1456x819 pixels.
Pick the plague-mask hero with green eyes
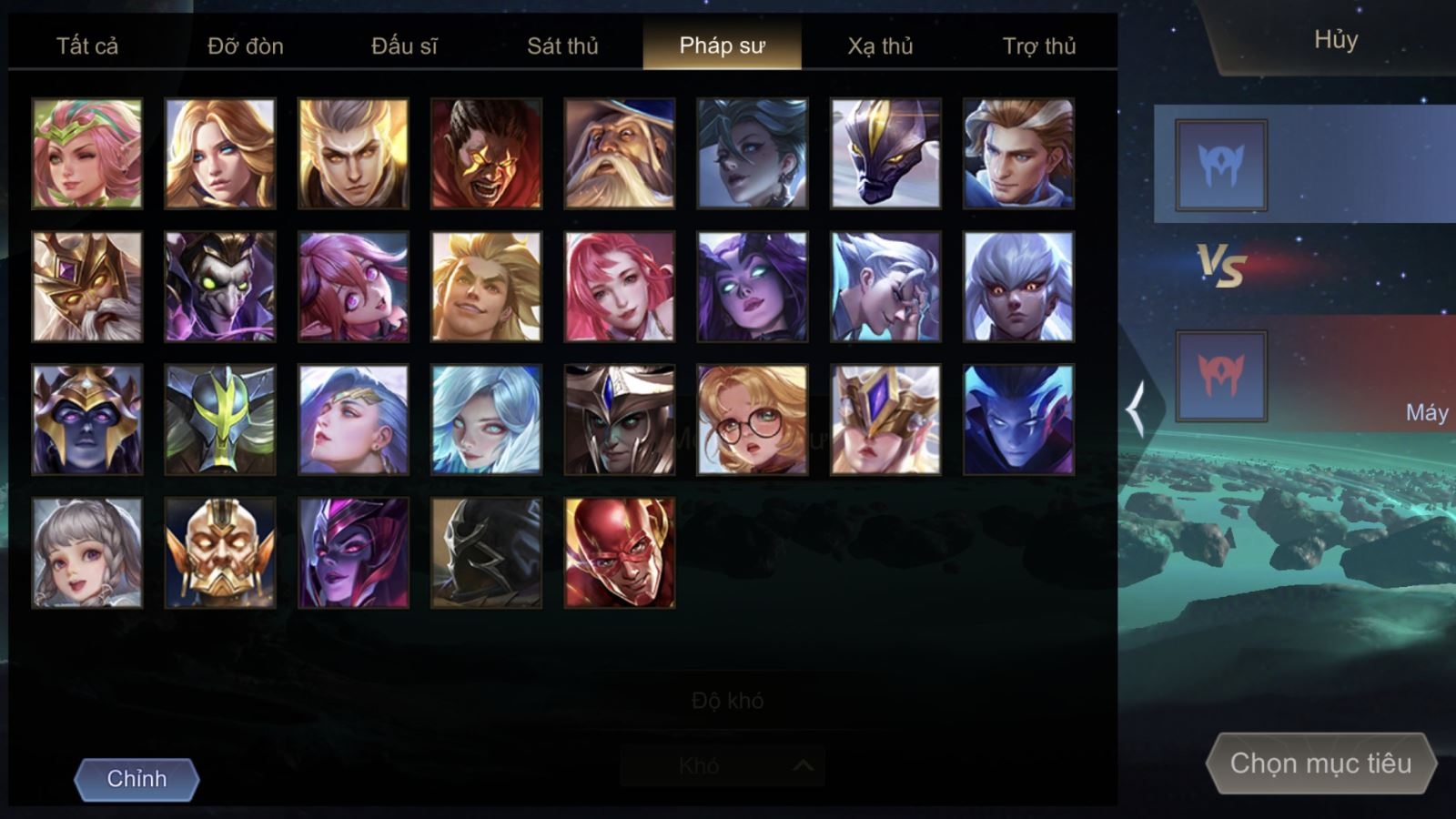(x=220, y=287)
